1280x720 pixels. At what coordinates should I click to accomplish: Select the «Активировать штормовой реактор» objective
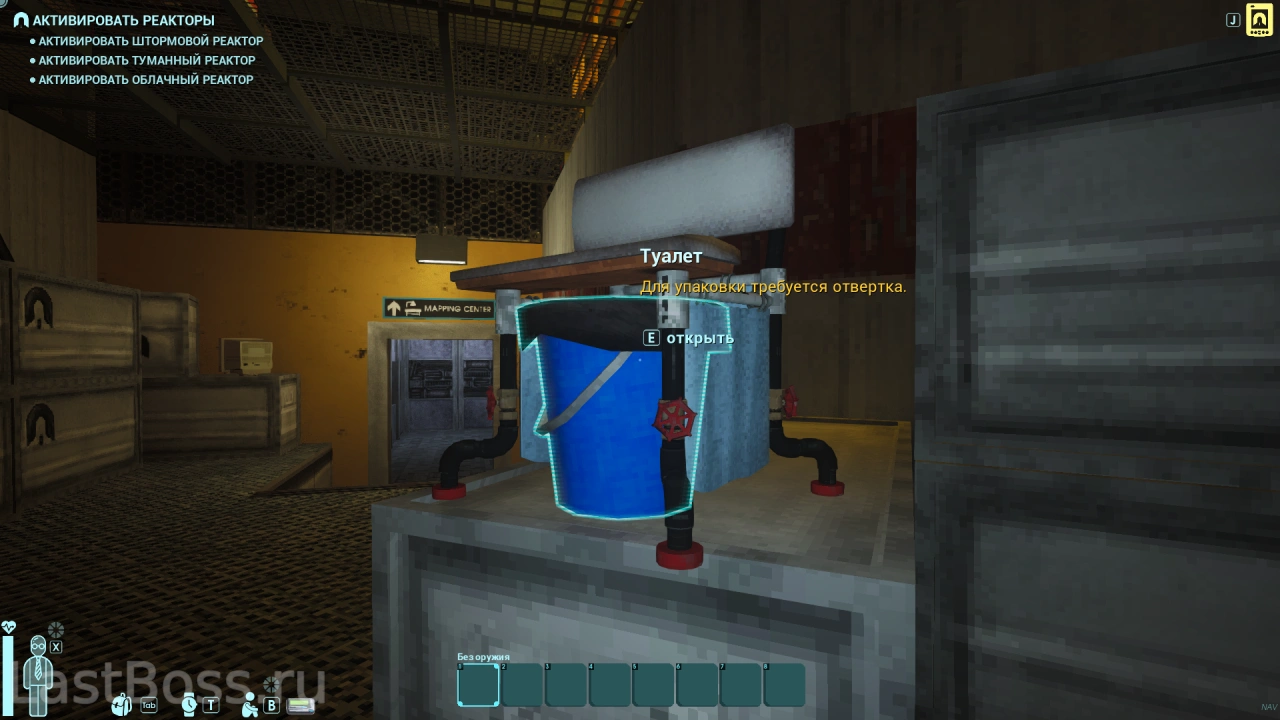[x=150, y=41]
